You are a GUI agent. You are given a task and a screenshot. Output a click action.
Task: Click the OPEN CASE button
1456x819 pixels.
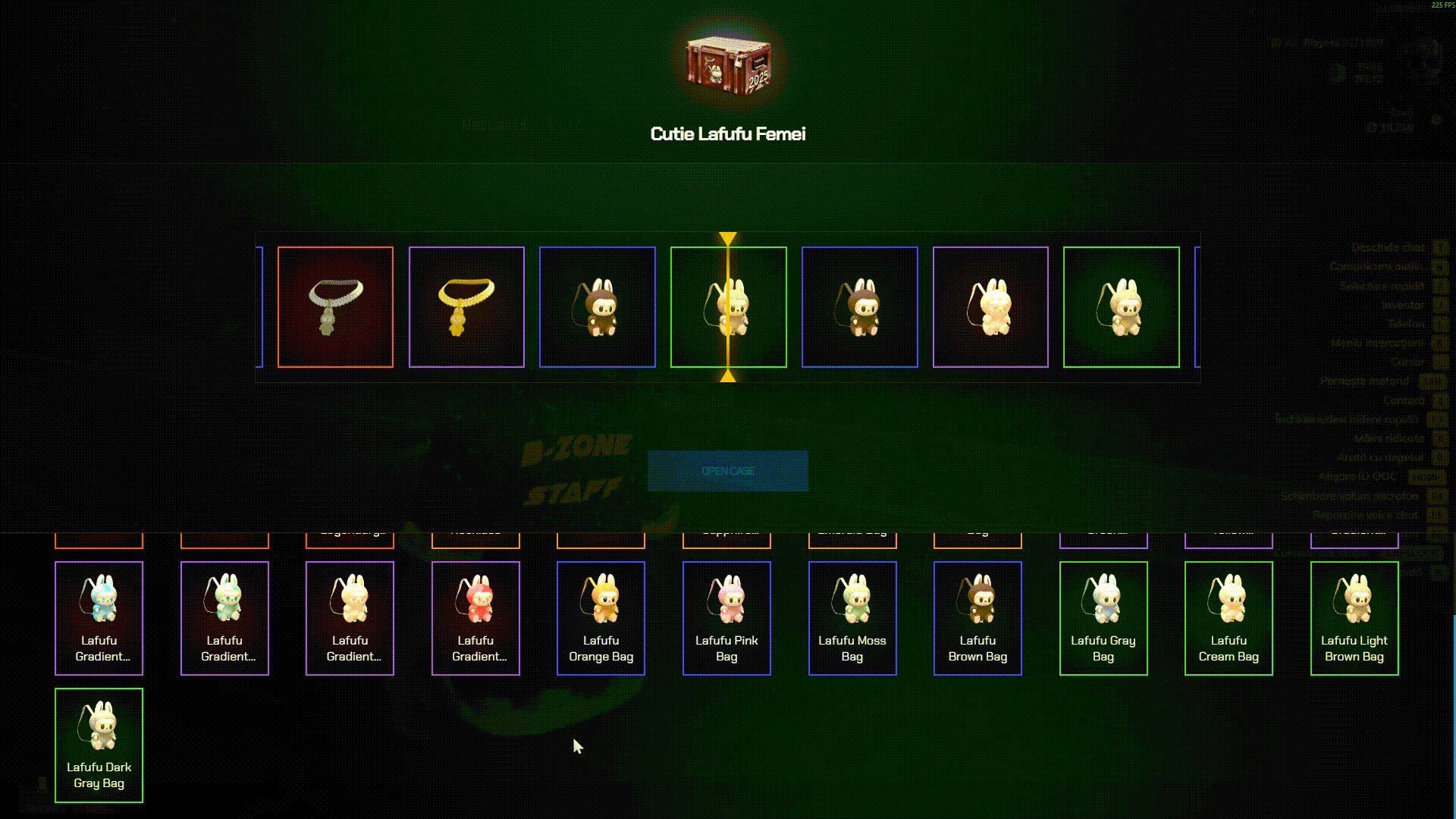pos(727,471)
